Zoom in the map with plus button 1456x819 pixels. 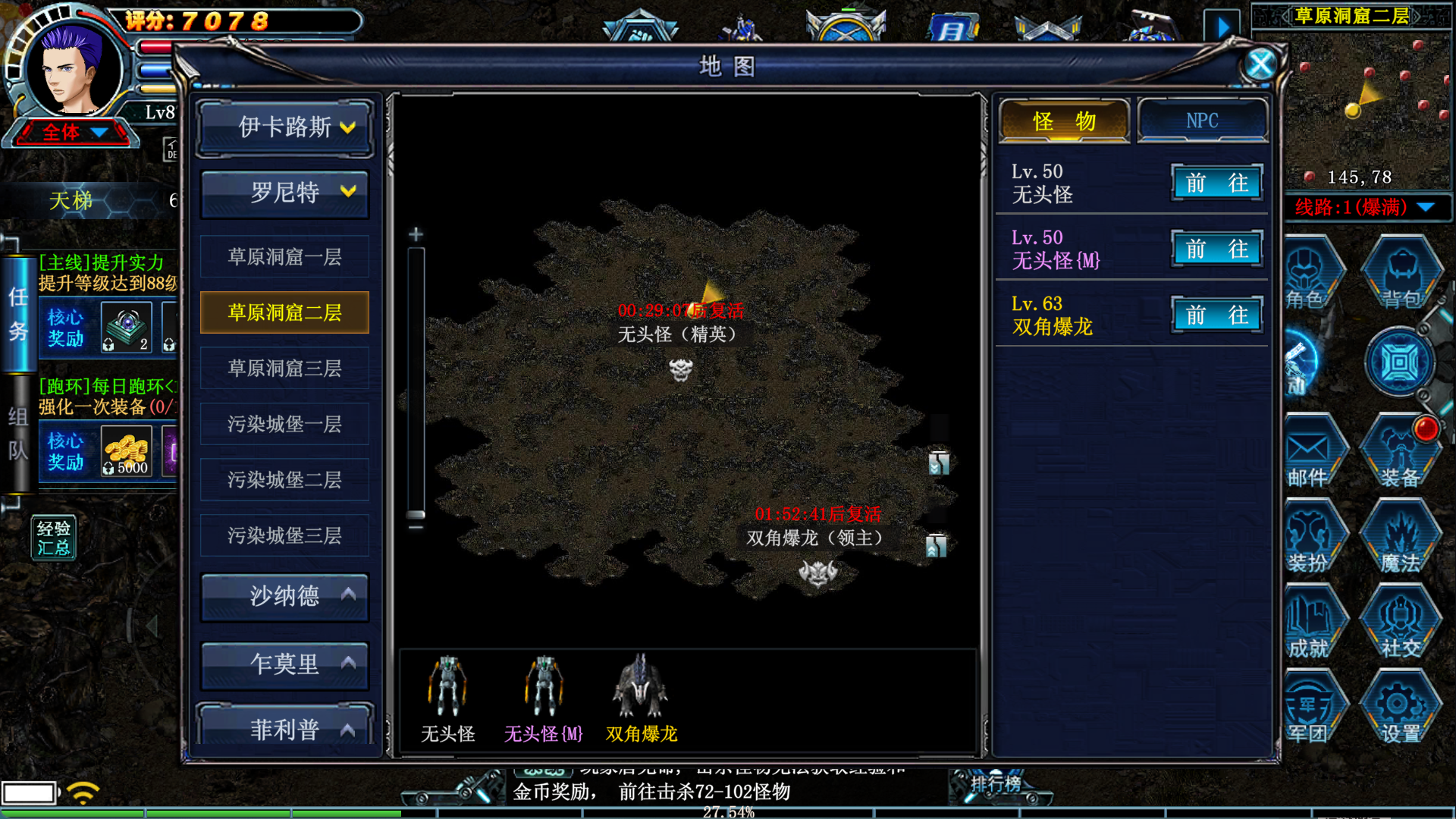[416, 234]
